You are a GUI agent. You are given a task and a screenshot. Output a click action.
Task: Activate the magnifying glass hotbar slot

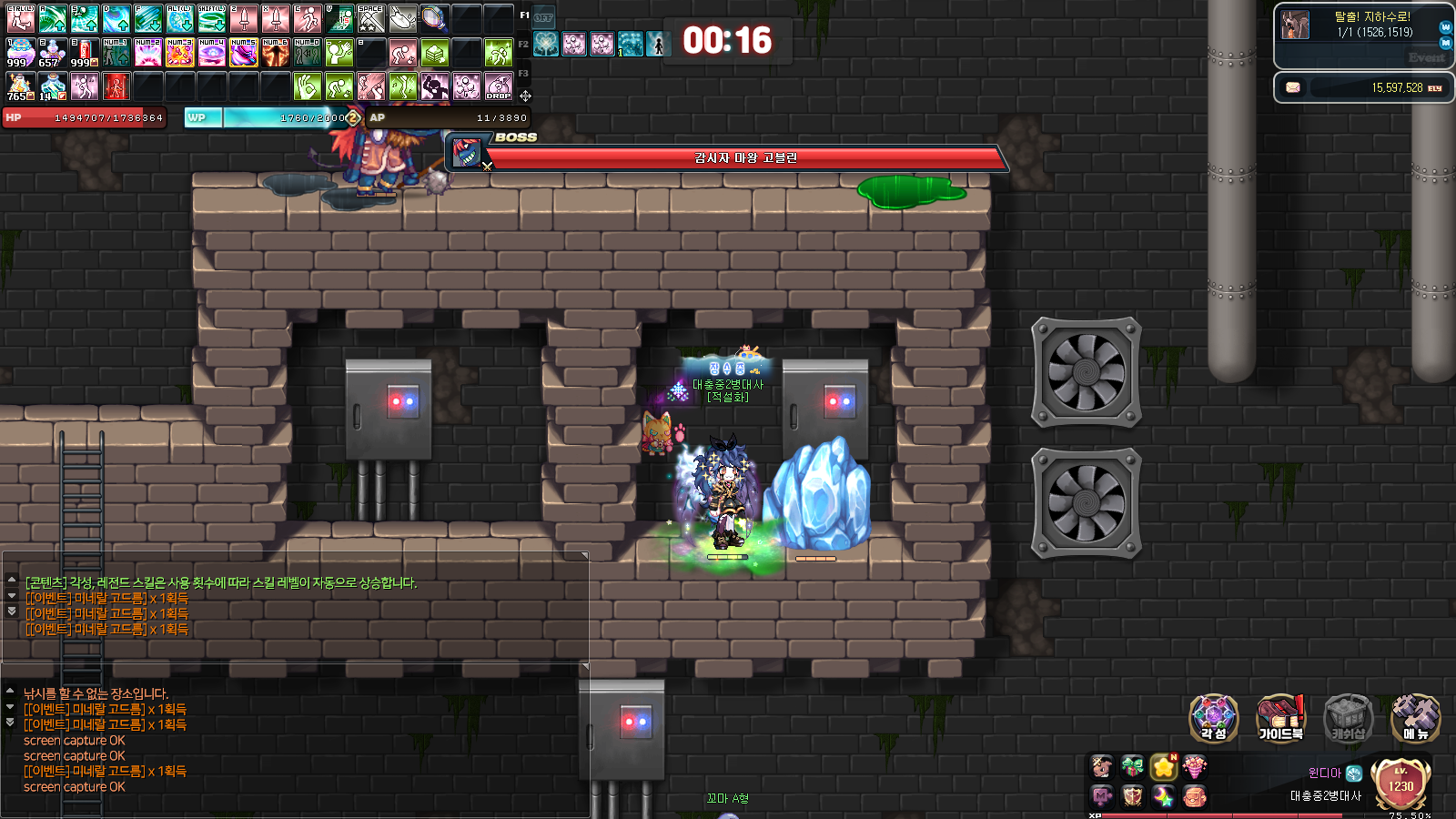[x=434, y=18]
